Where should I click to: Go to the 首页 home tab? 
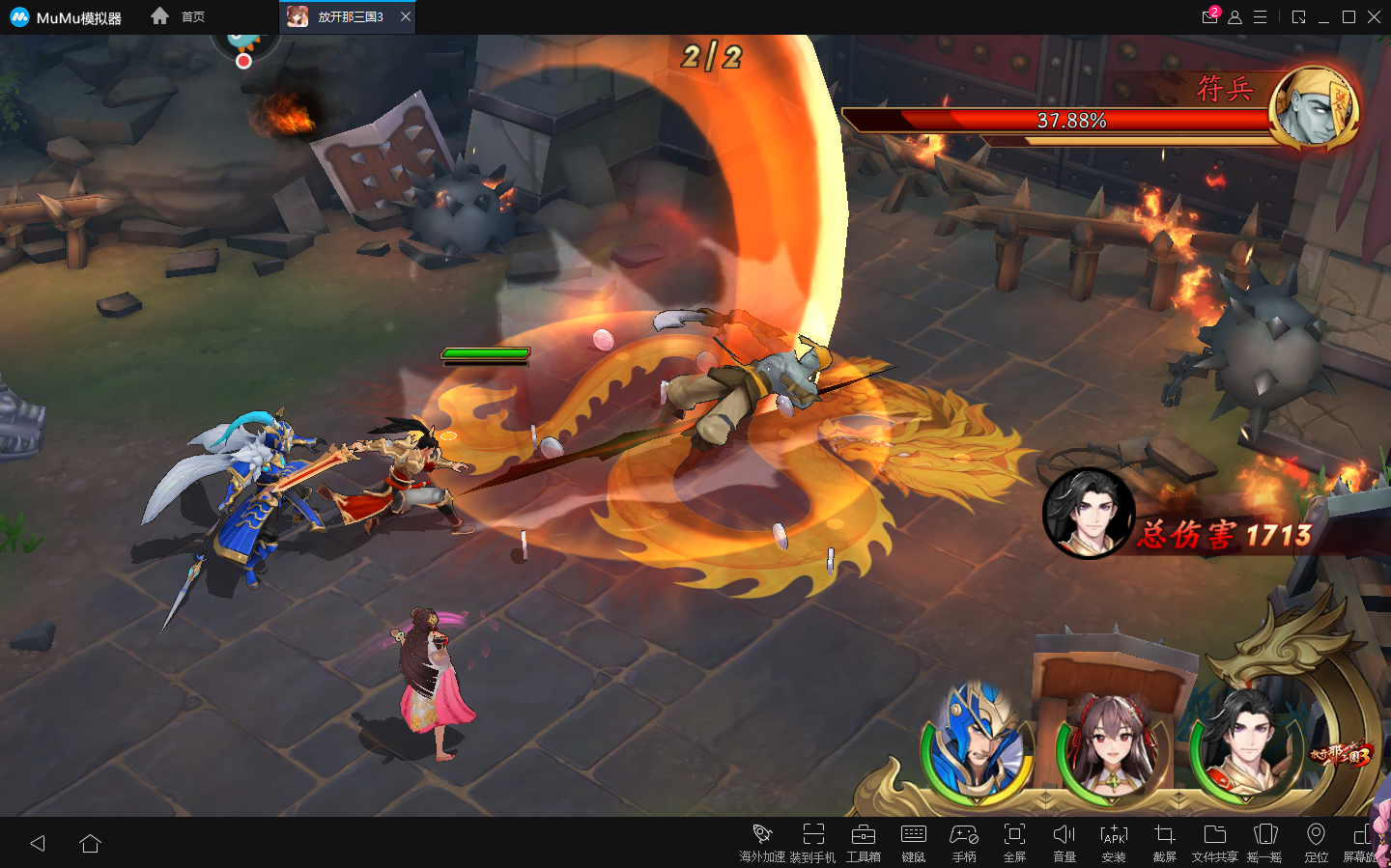[x=180, y=16]
